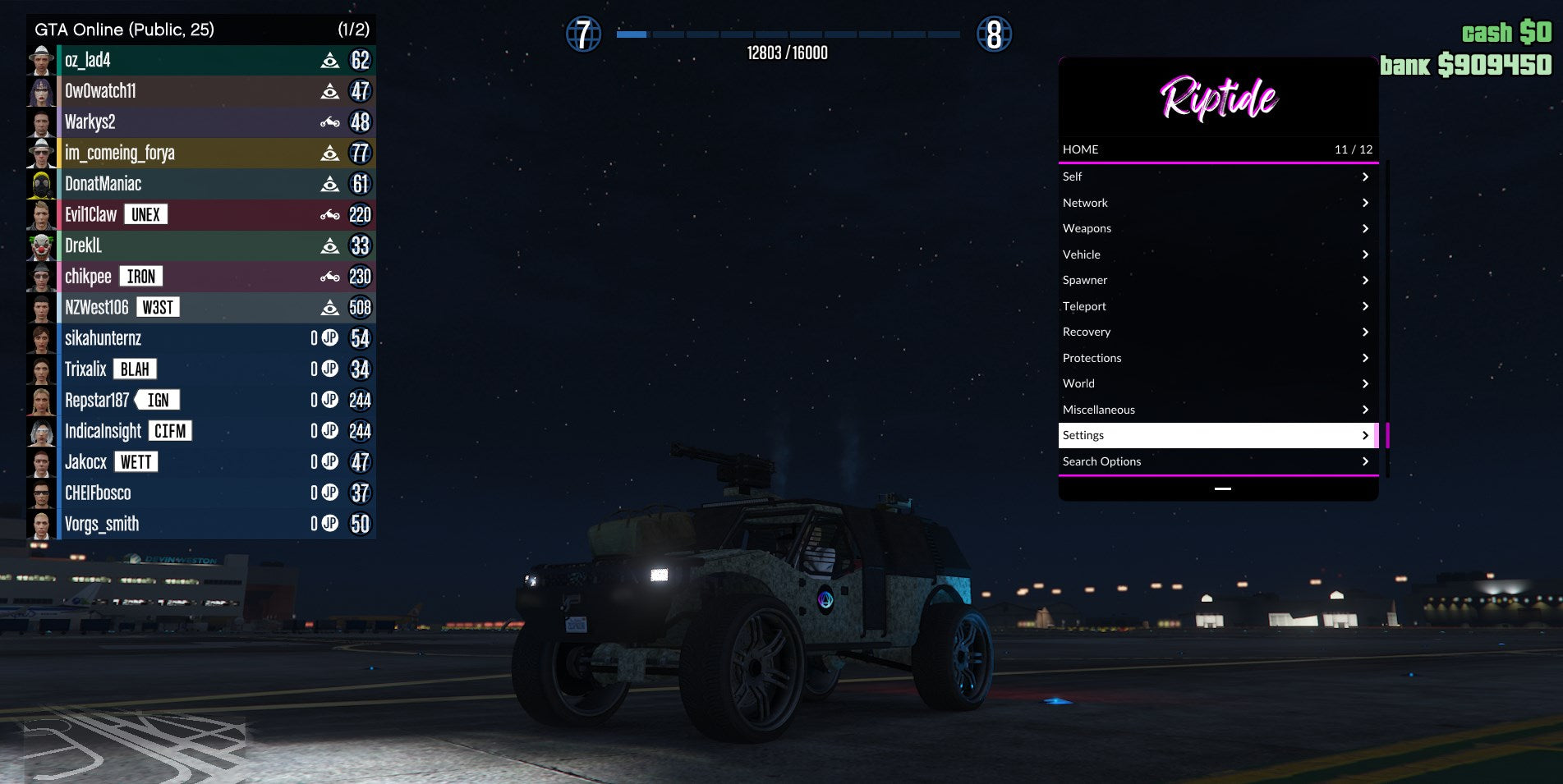Screen dimensions: 1563x784
Task: Select the Miscellaneous entry
Action: pos(1217,410)
